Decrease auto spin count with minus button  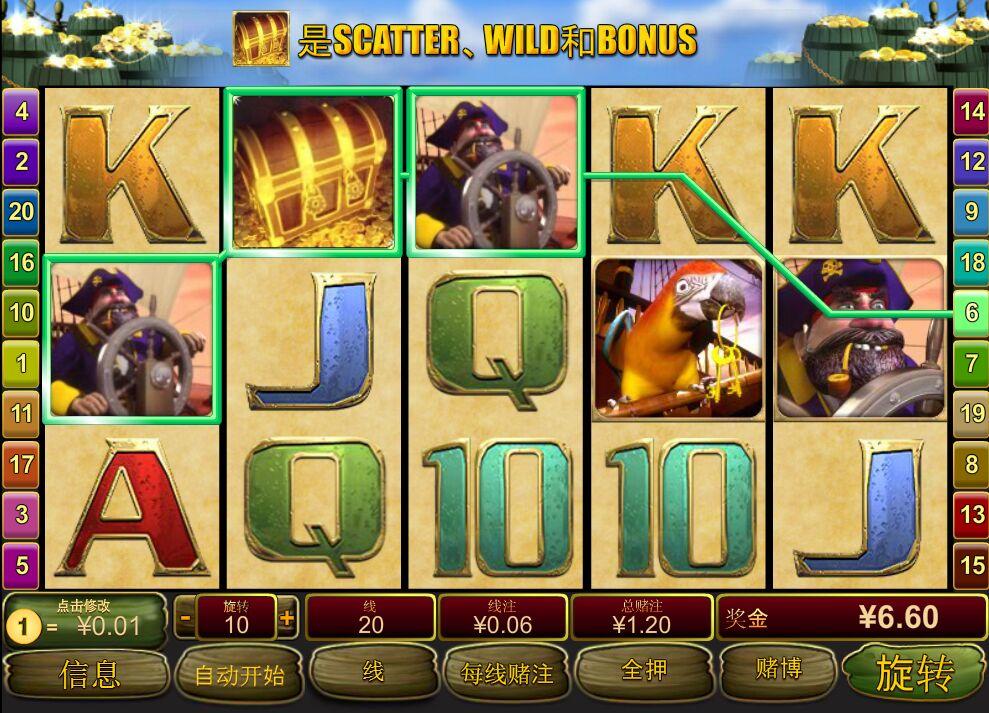[x=186, y=618]
